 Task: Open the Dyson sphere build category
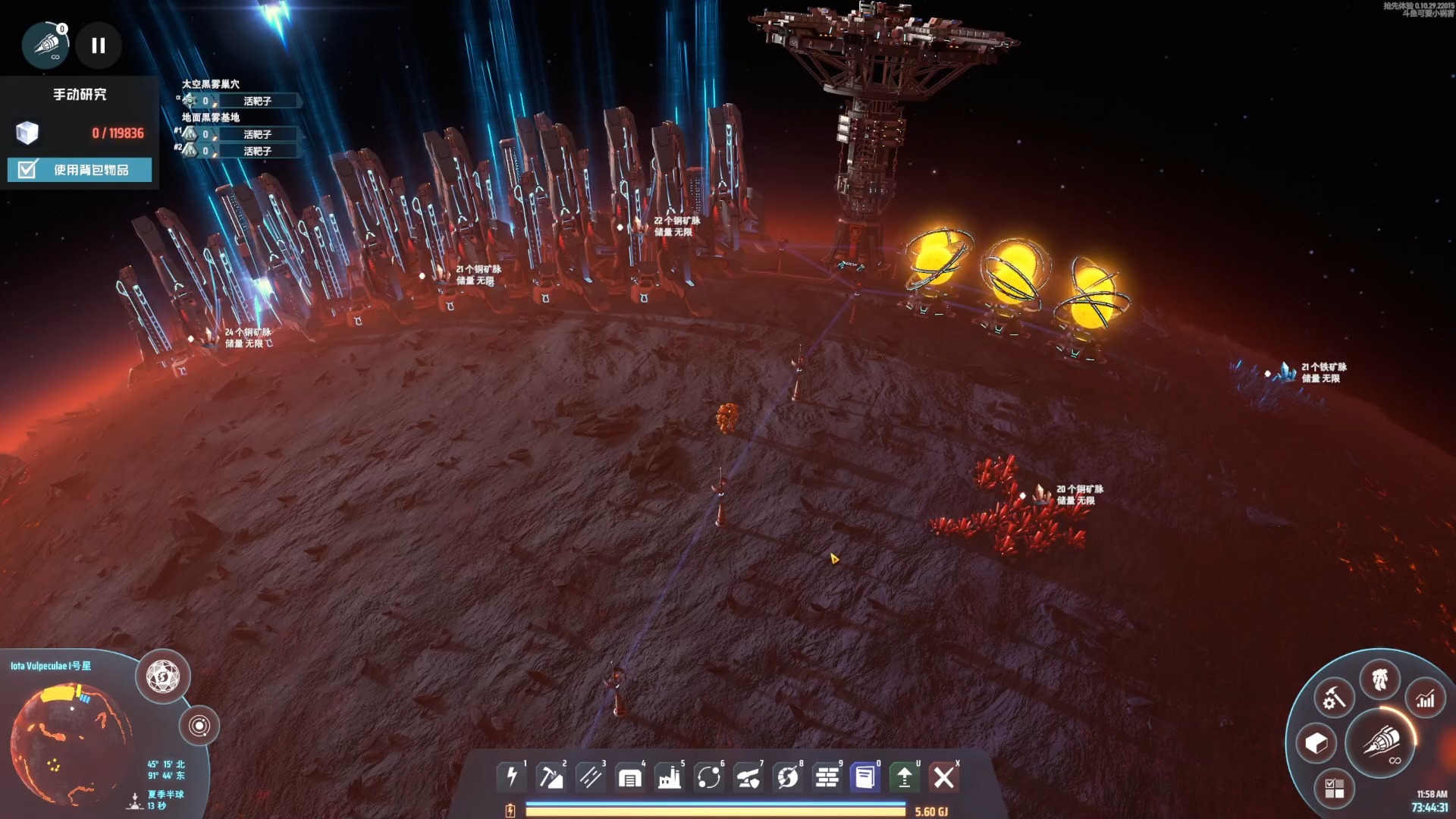[788, 777]
